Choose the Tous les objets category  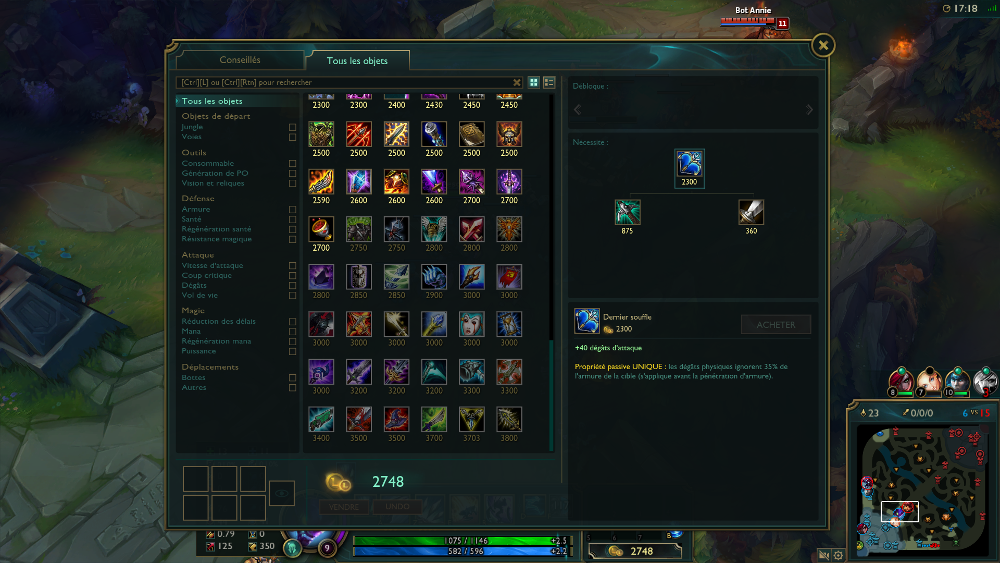tap(212, 101)
